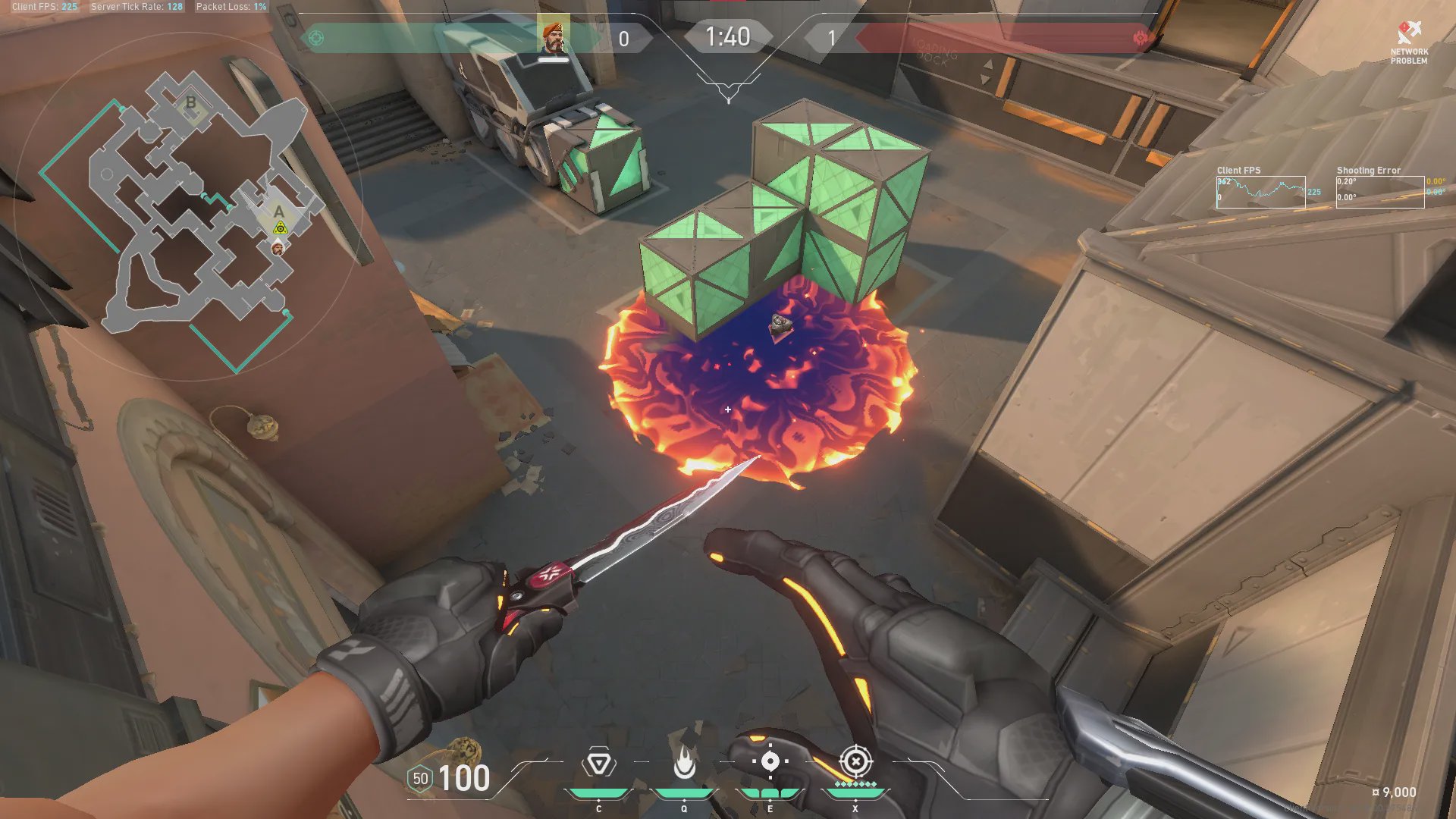Trigger the ultimate X ability icon
Image resolution: width=1456 pixels, height=819 pixels.
tap(855, 761)
